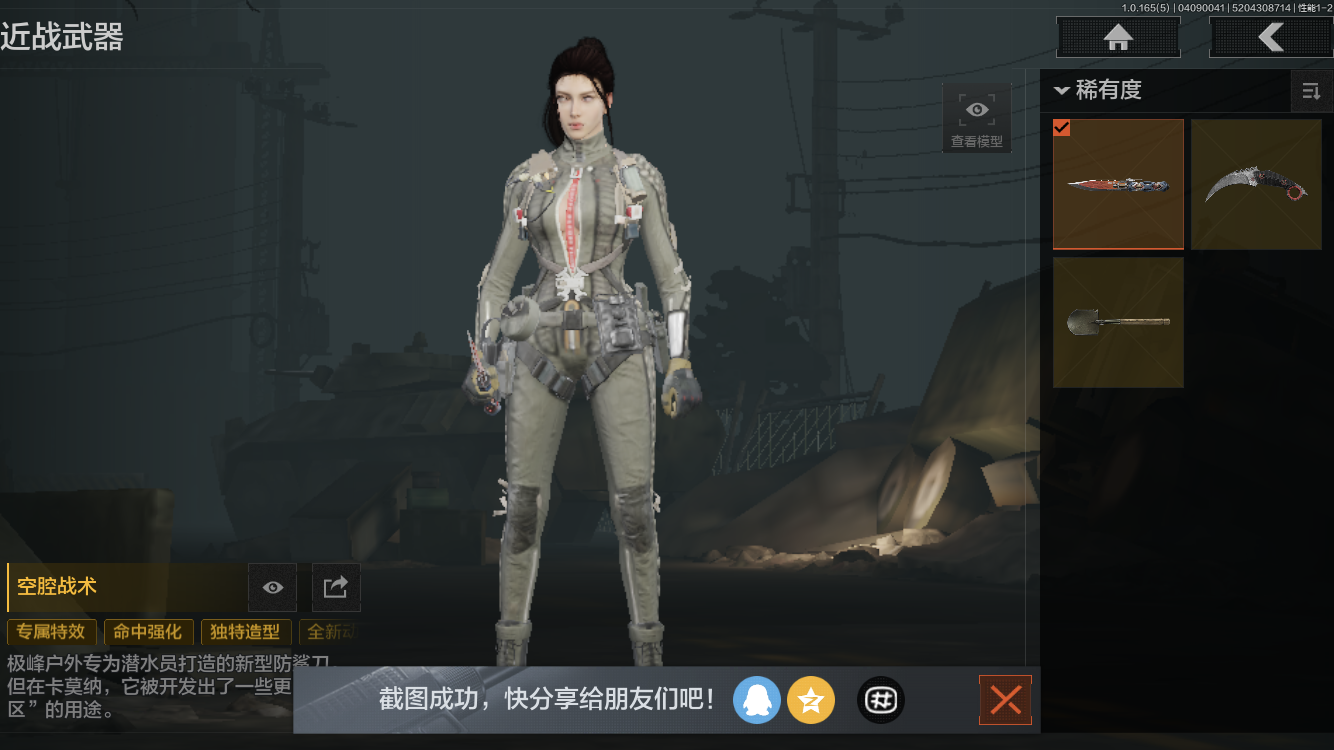Viewport: 1334px width, 750px height.
Task: Collapse the 稀有度 section chevron
Action: point(1061,91)
